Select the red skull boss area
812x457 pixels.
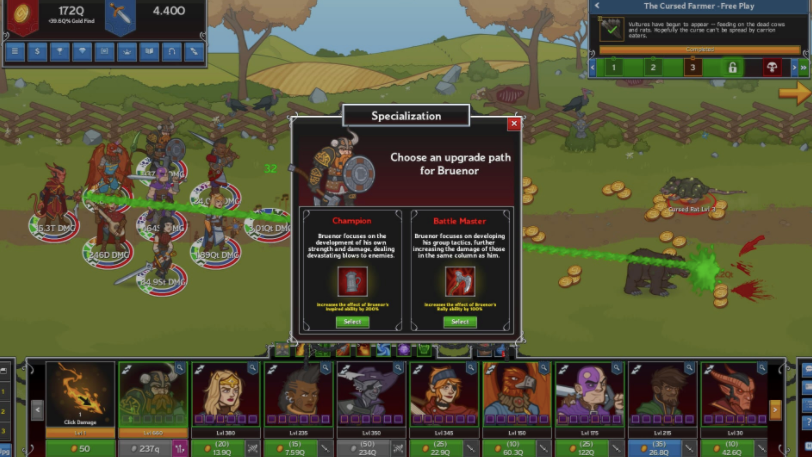coord(772,68)
